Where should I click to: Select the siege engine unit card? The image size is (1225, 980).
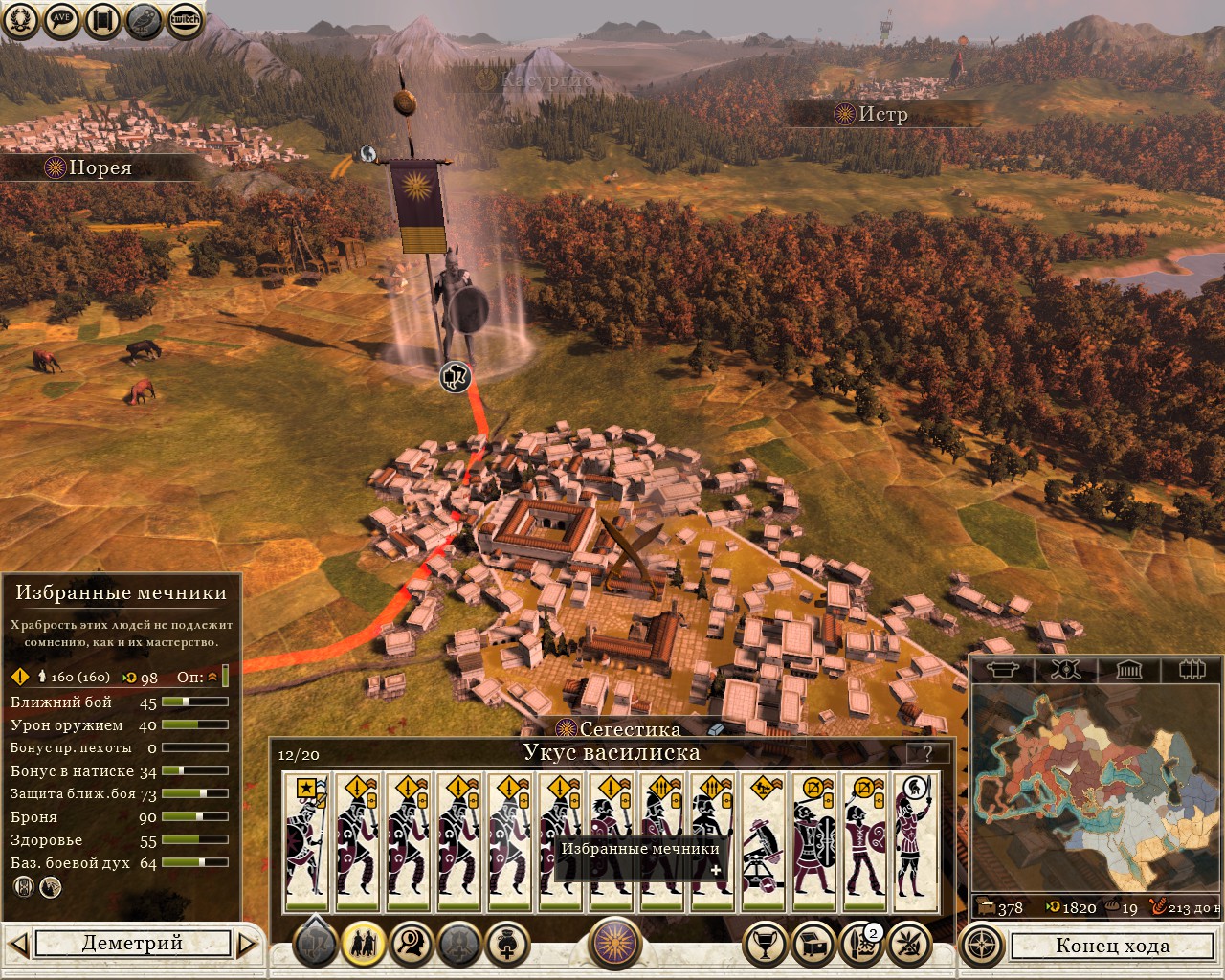pos(763,842)
